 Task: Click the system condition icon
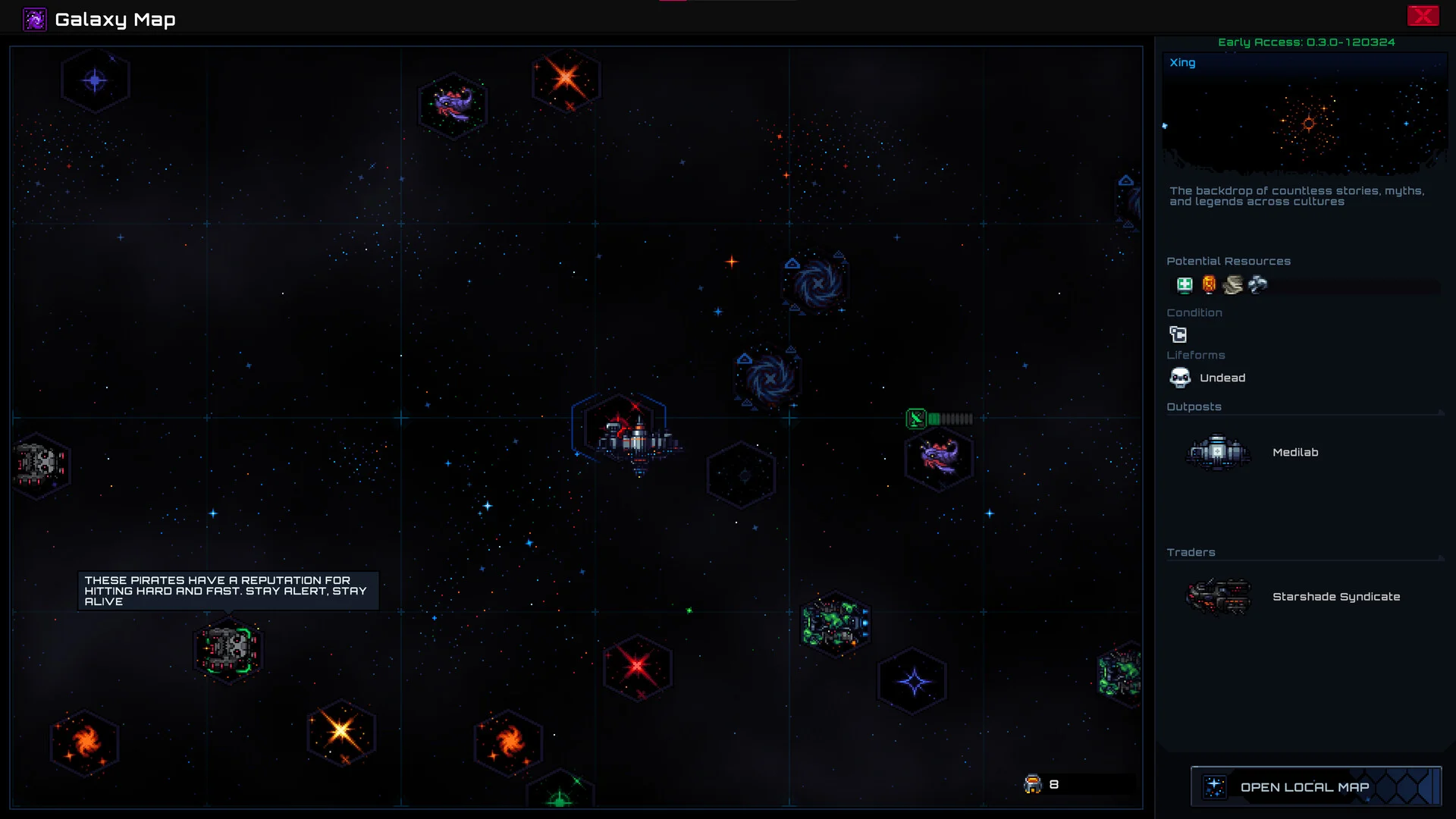(1178, 334)
